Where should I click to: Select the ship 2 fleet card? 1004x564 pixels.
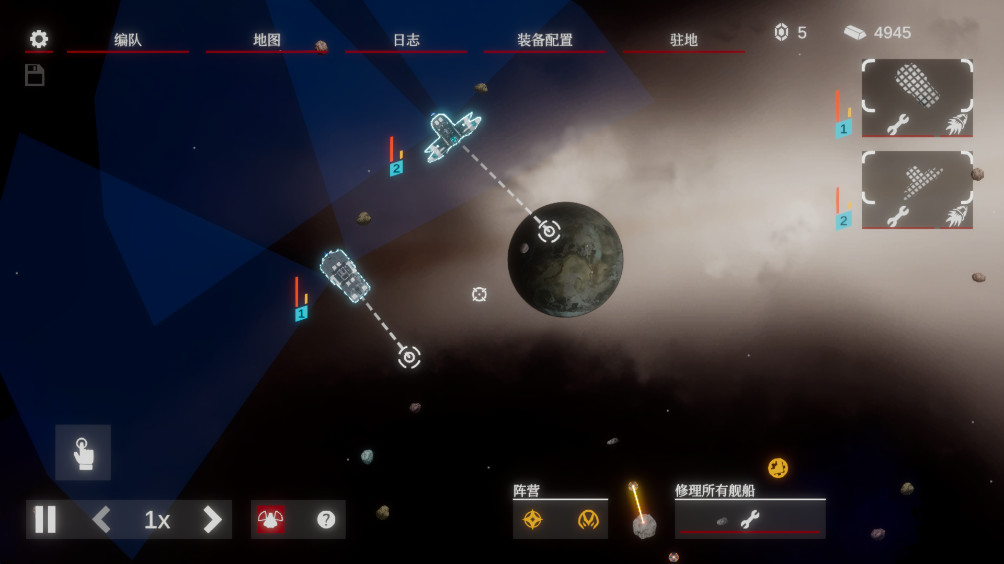point(917,178)
